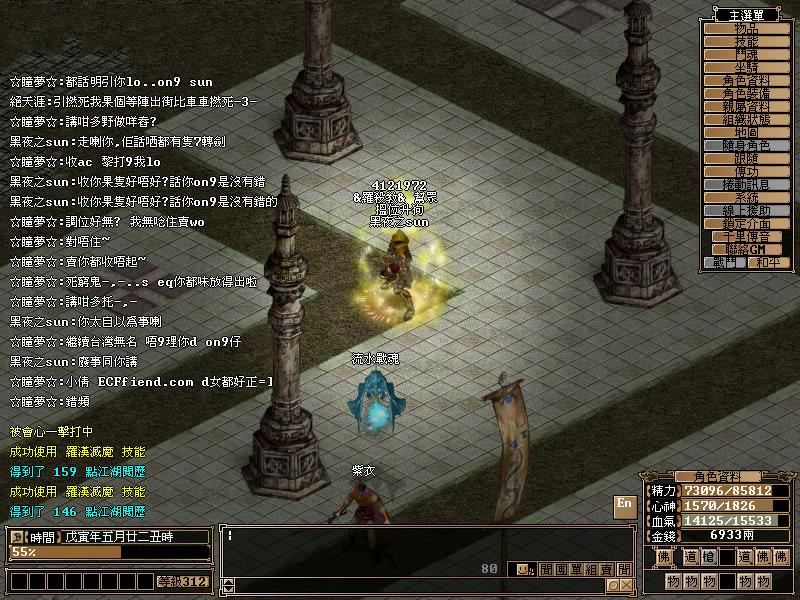Switch to 和平 (peace) mode
The height and width of the screenshot is (600, 800).
(x=768, y=262)
